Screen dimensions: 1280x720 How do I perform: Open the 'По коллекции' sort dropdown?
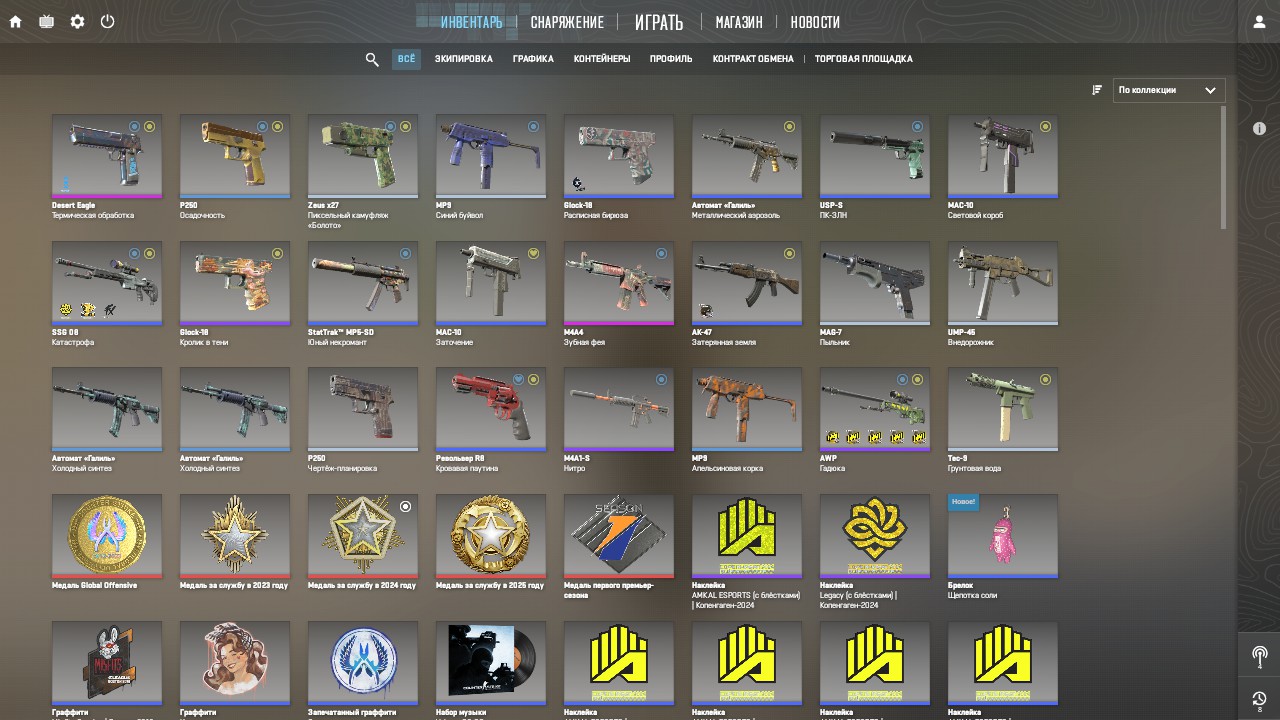[1168, 90]
